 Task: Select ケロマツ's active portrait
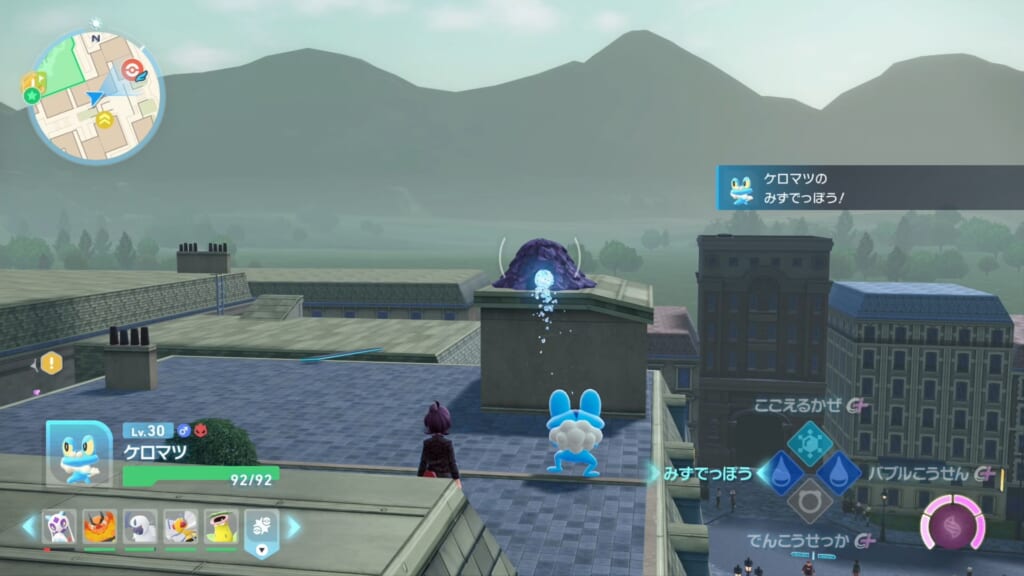pos(79,453)
